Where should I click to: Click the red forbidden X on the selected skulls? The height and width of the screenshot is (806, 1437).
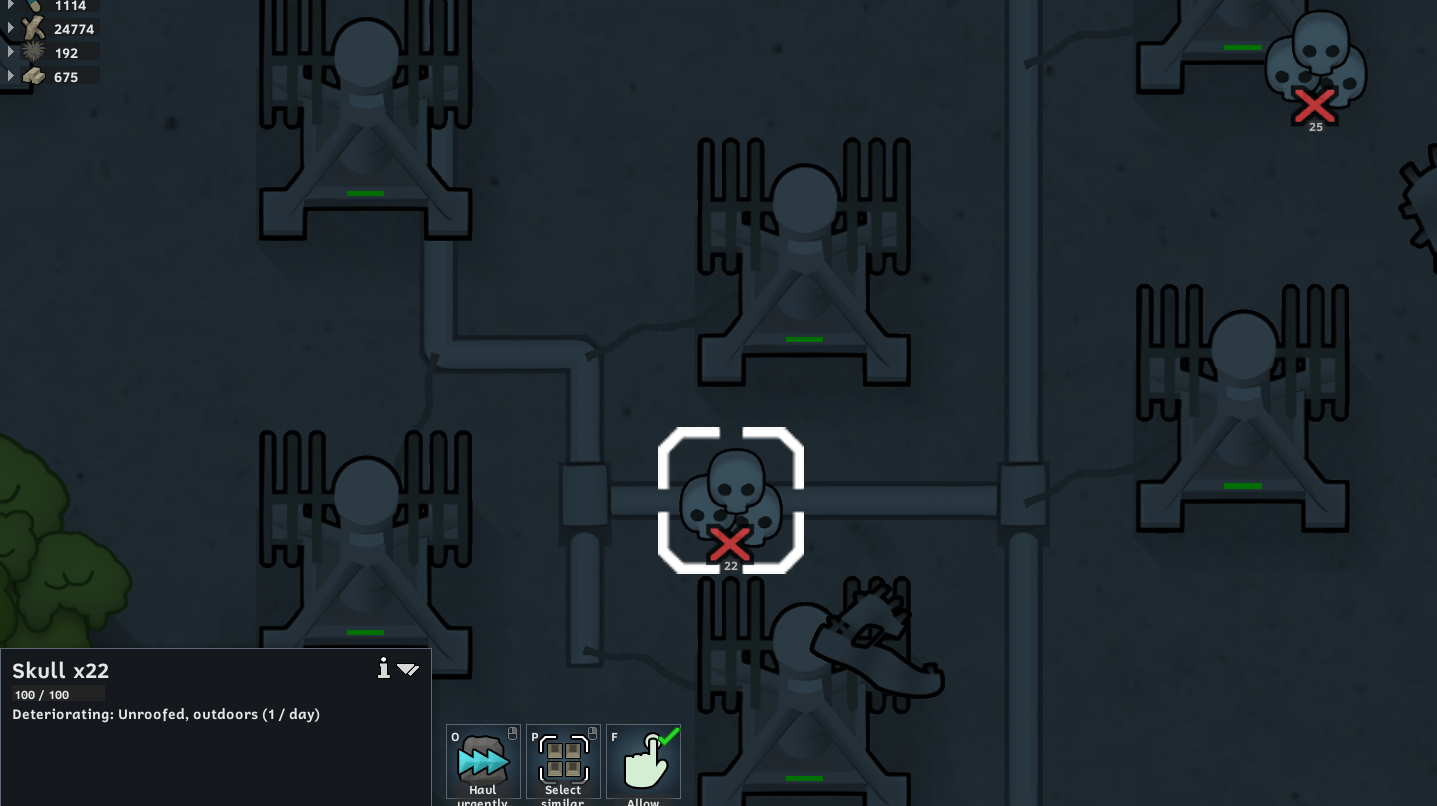coord(730,543)
